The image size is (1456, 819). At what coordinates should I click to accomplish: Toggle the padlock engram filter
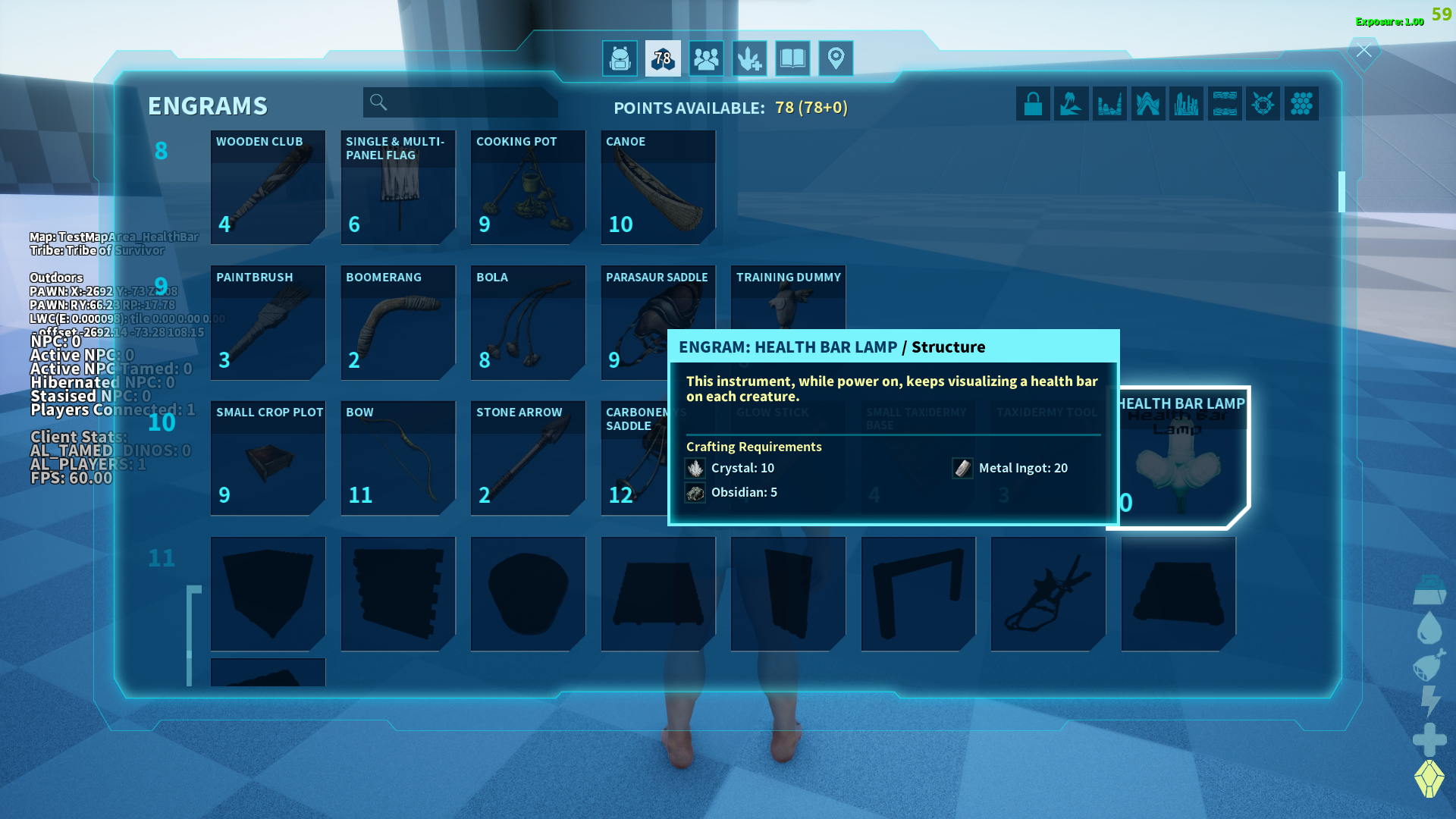point(1033,104)
